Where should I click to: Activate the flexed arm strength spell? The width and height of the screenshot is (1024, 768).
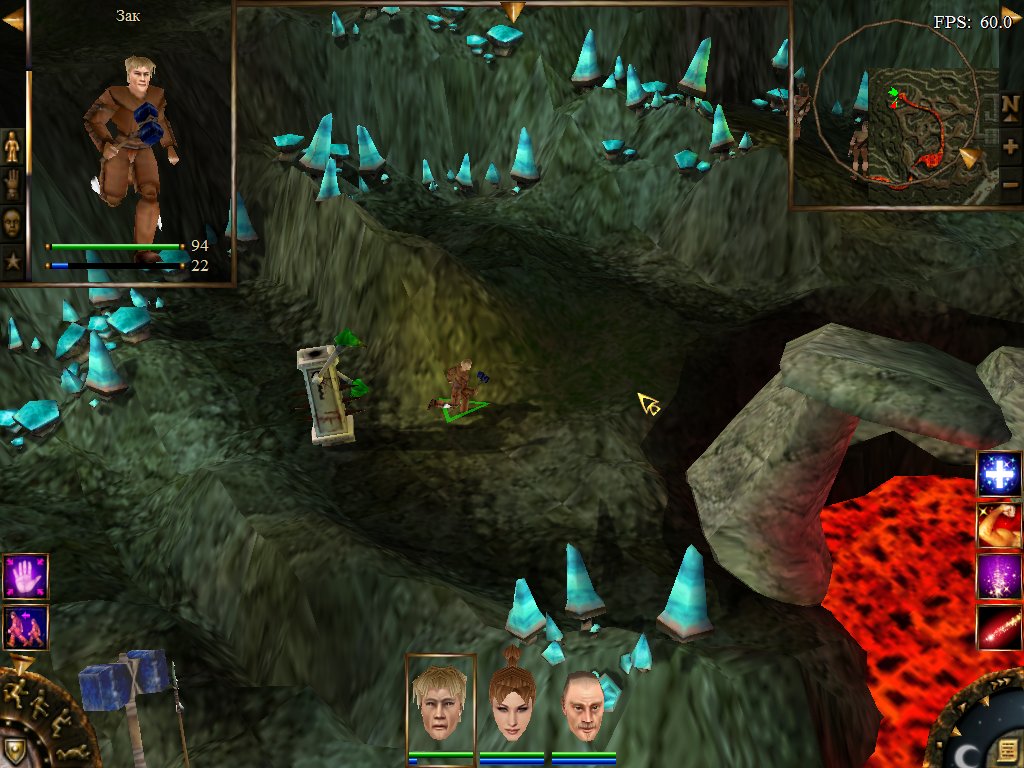pos(999,525)
